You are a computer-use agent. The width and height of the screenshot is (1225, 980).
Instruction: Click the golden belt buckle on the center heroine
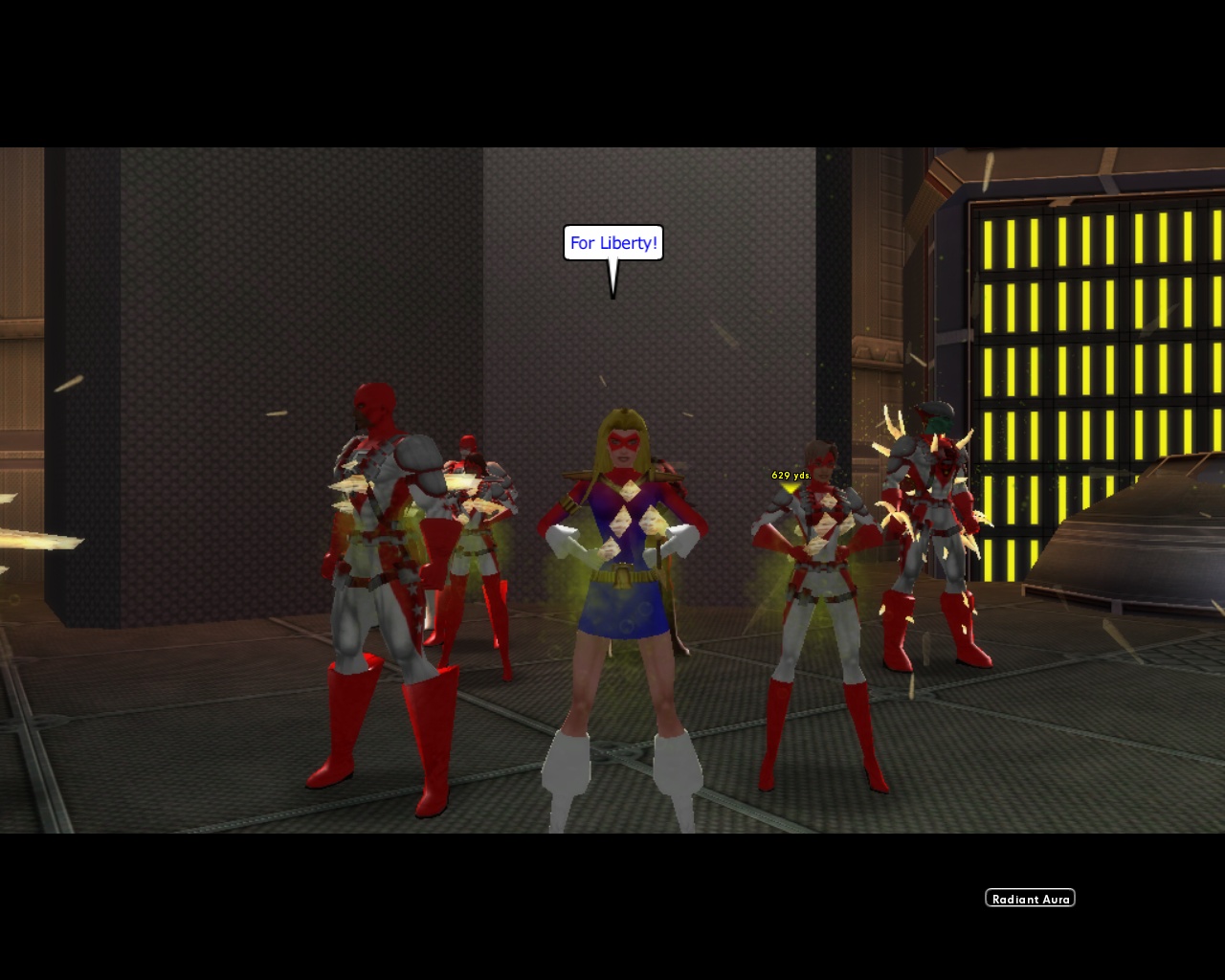624,577
